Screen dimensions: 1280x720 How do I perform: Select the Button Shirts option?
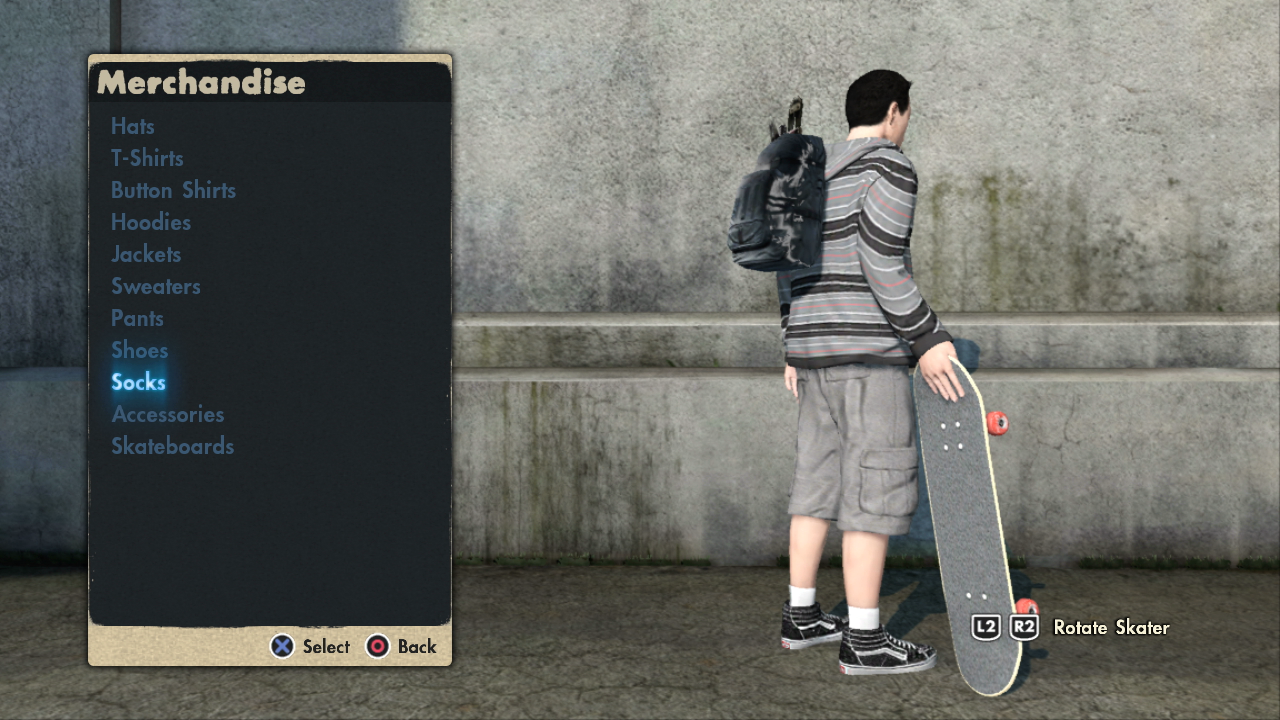coord(173,190)
